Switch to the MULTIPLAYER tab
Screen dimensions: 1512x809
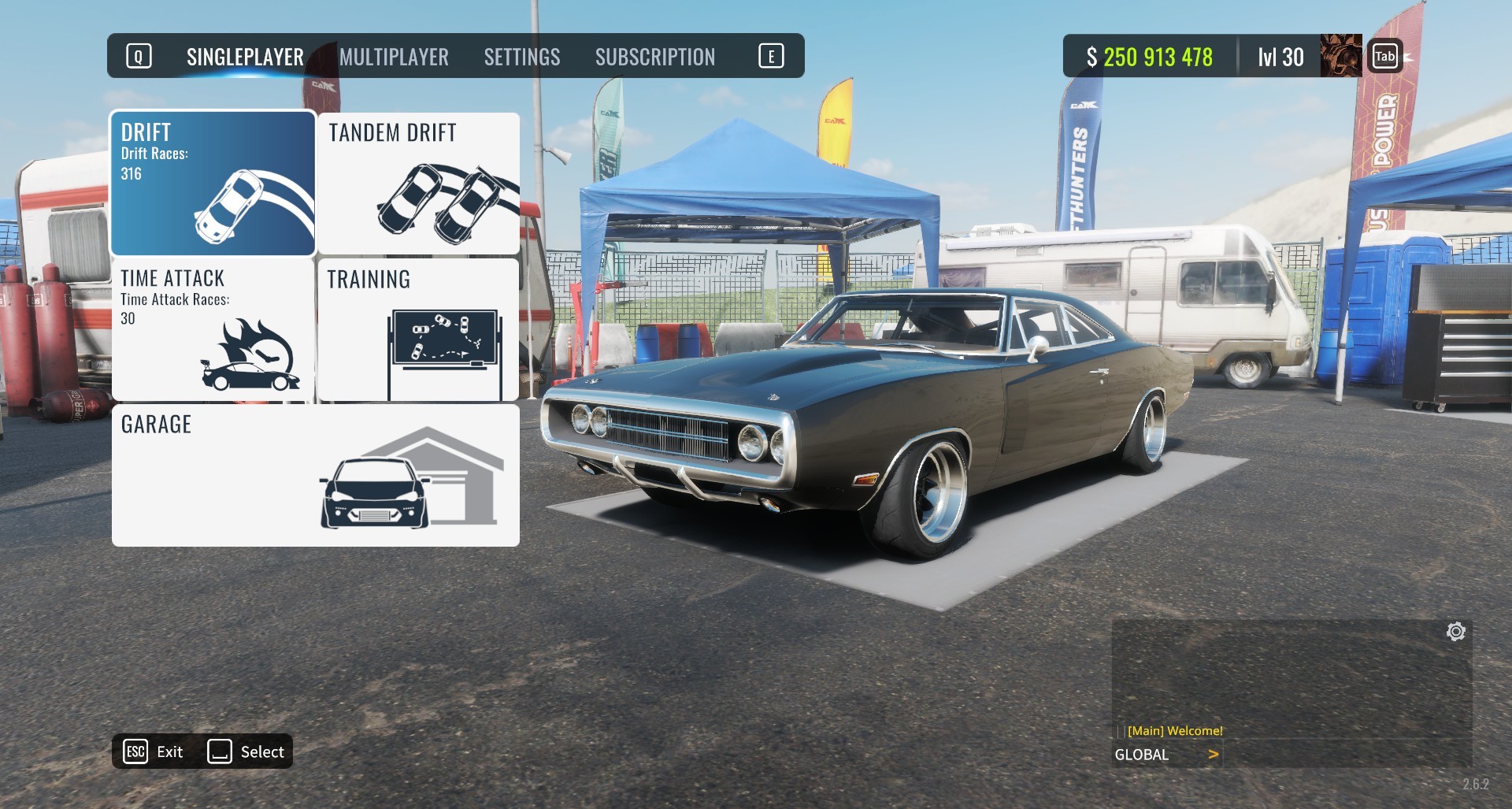394,57
